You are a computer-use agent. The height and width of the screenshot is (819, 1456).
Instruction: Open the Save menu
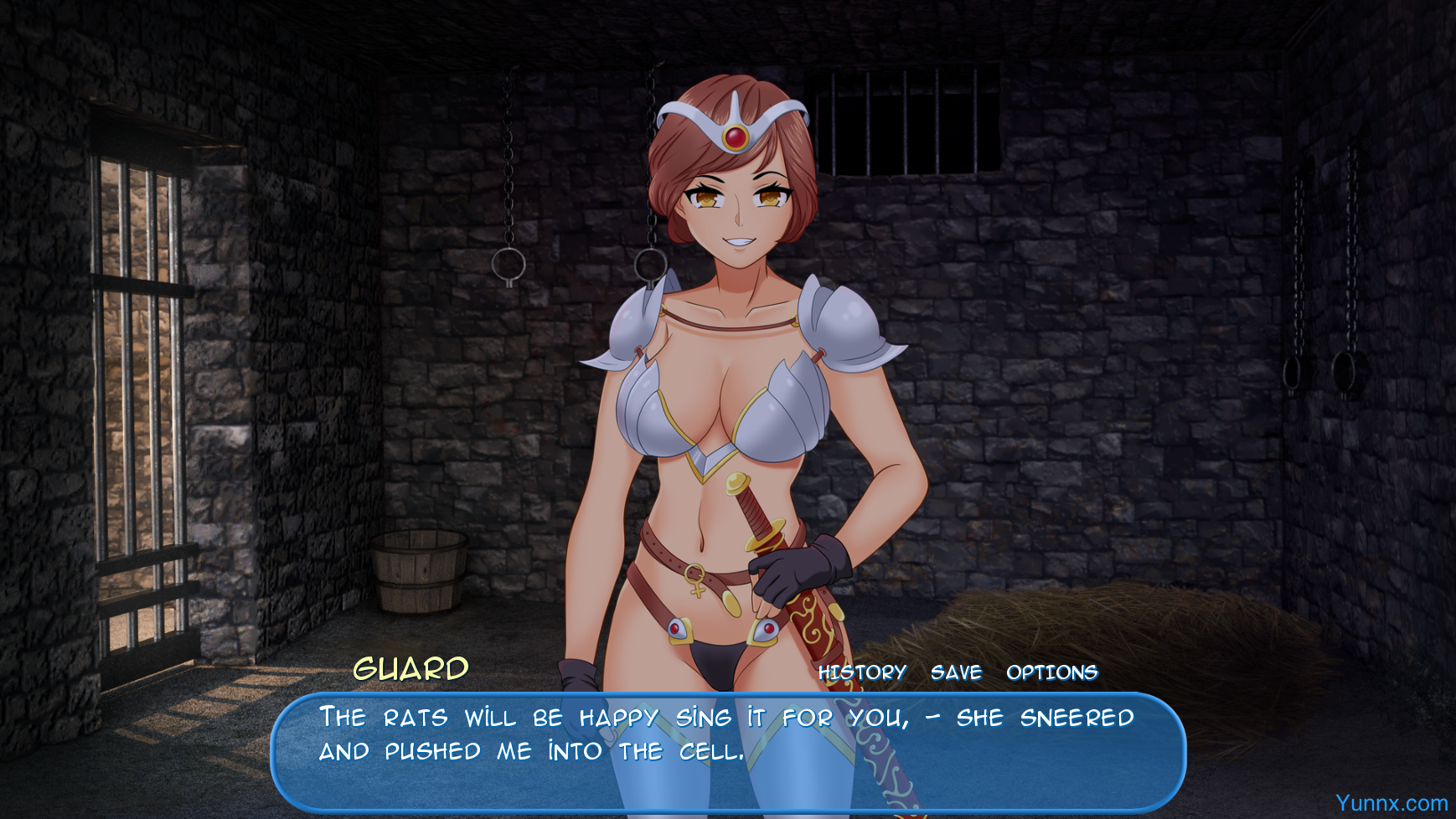(x=956, y=672)
